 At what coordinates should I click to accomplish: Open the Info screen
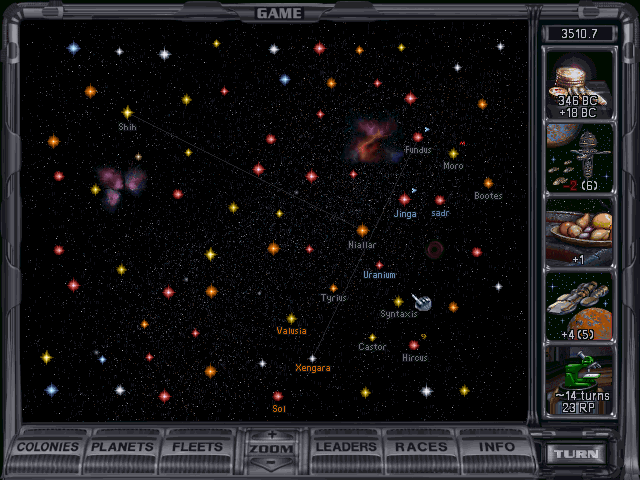coord(496,447)
